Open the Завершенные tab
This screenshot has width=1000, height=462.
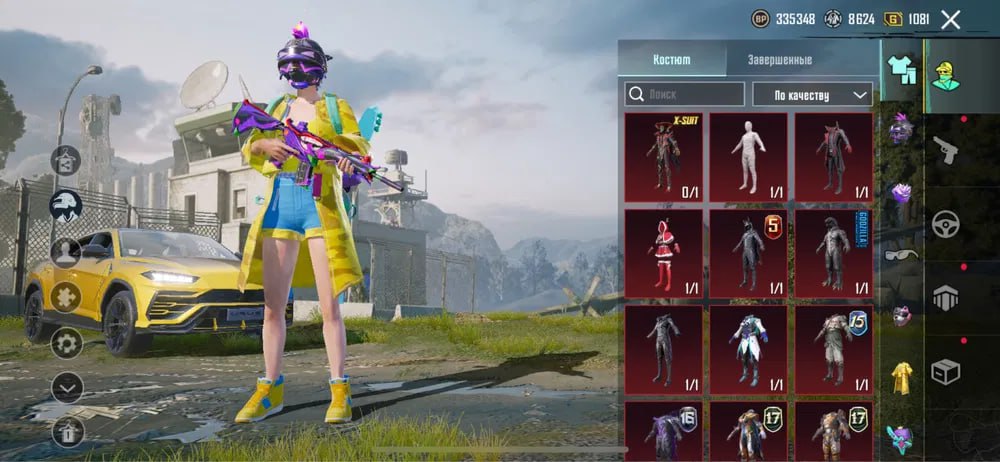tap(780, 59)
